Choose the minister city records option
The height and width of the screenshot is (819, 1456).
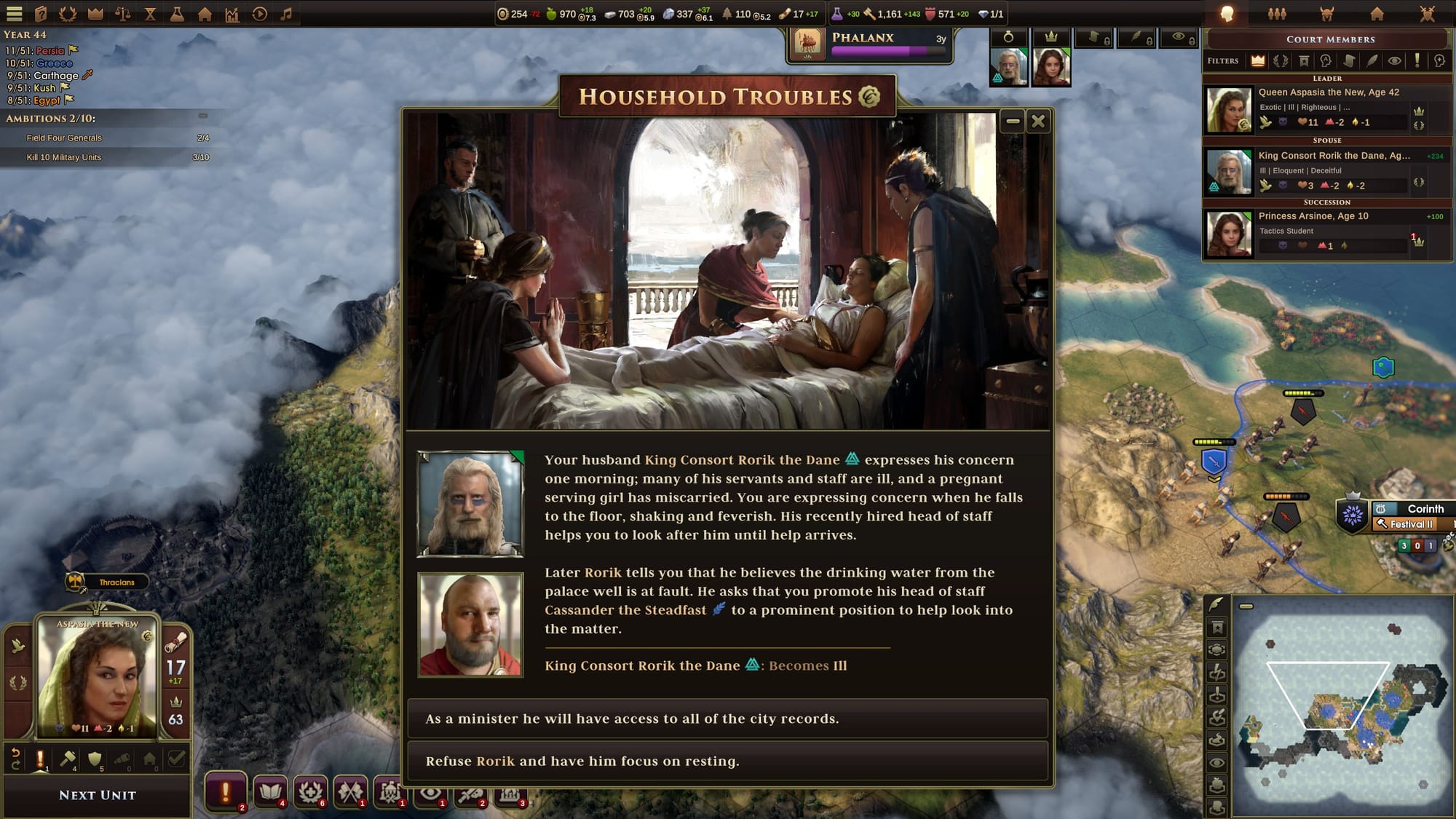727,719
